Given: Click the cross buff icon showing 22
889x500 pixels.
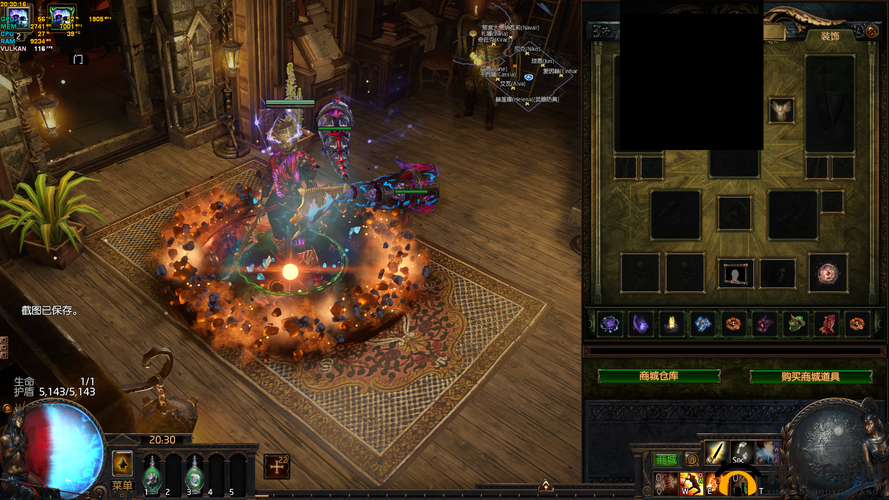Looking at the screenshot, I should point(277,466).
